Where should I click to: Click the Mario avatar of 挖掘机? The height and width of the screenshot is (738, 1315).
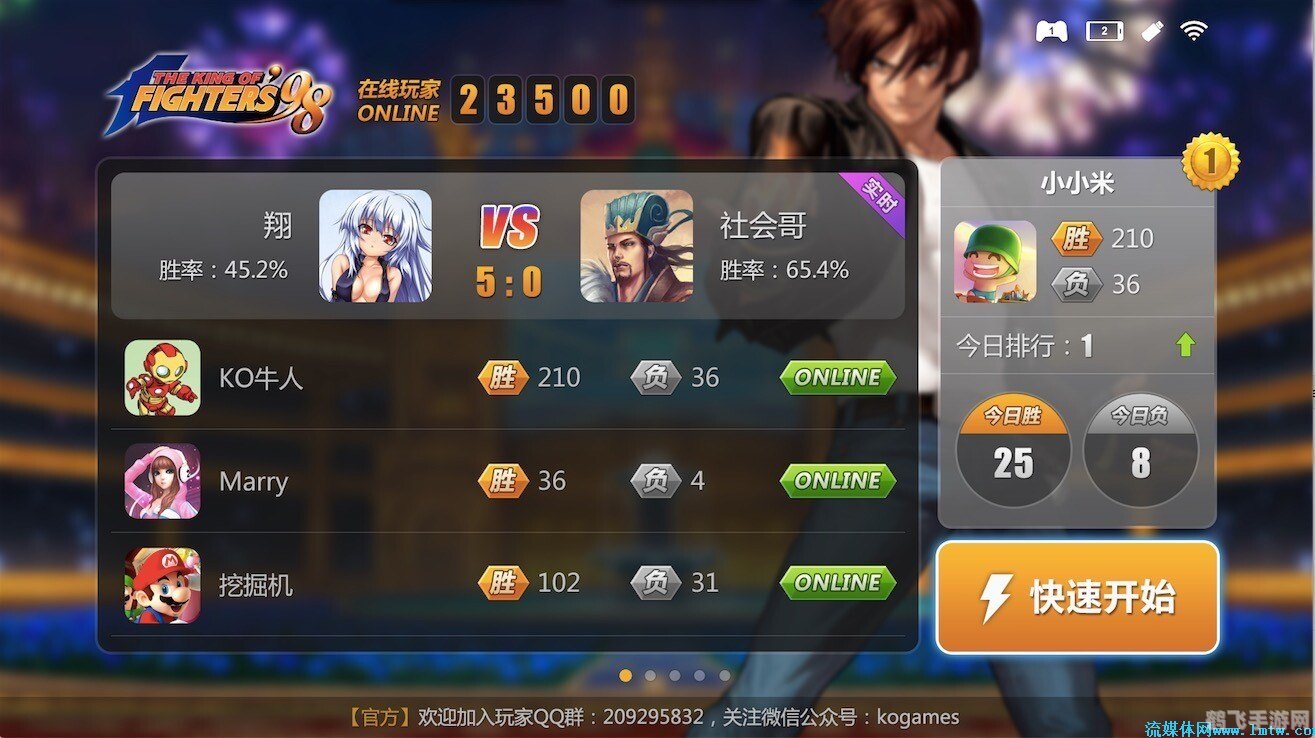[162, 583]
